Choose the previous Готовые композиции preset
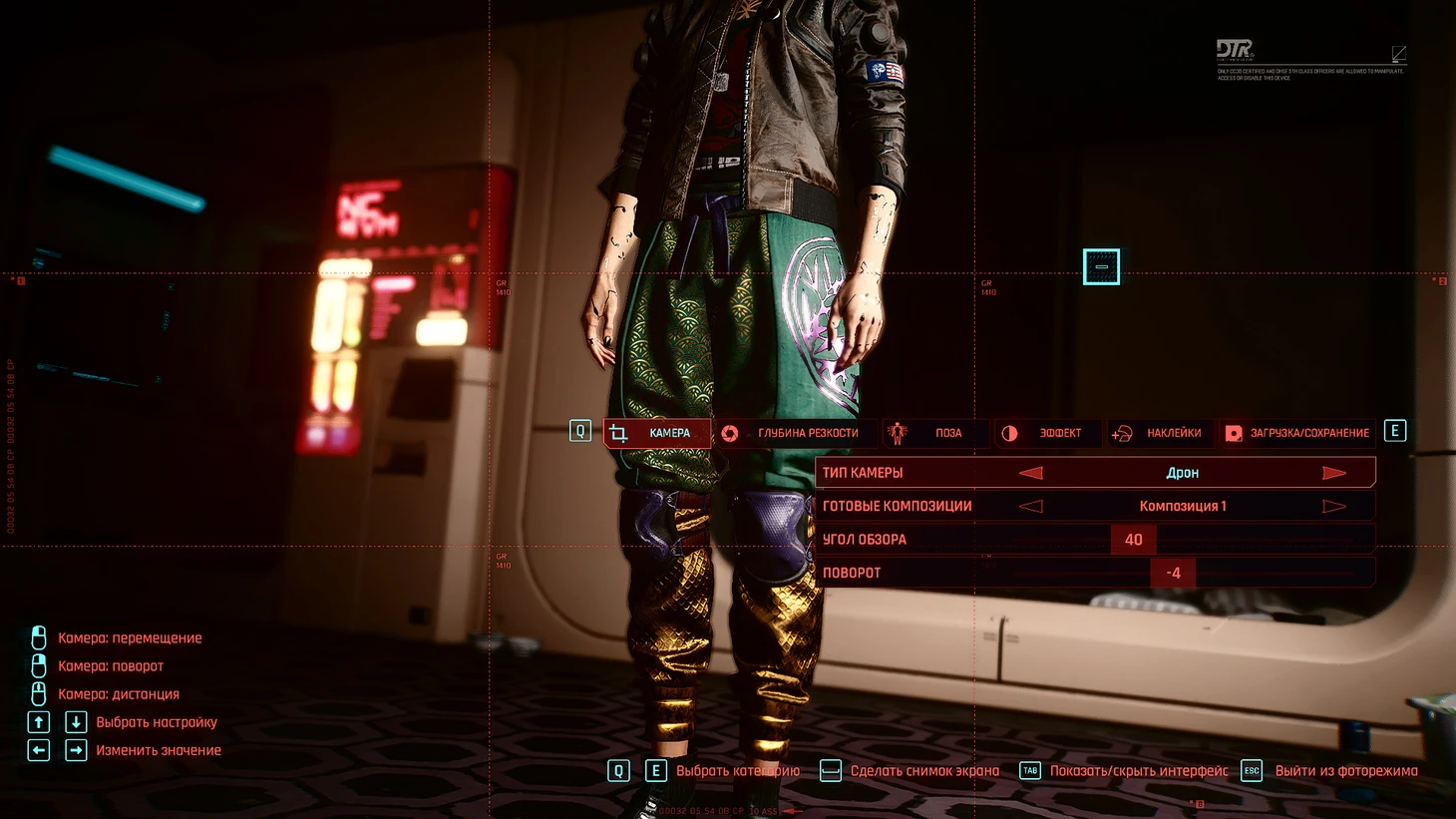This screenshot has width=1456, height=819. pyautogui.click(x=1031, y=507)
